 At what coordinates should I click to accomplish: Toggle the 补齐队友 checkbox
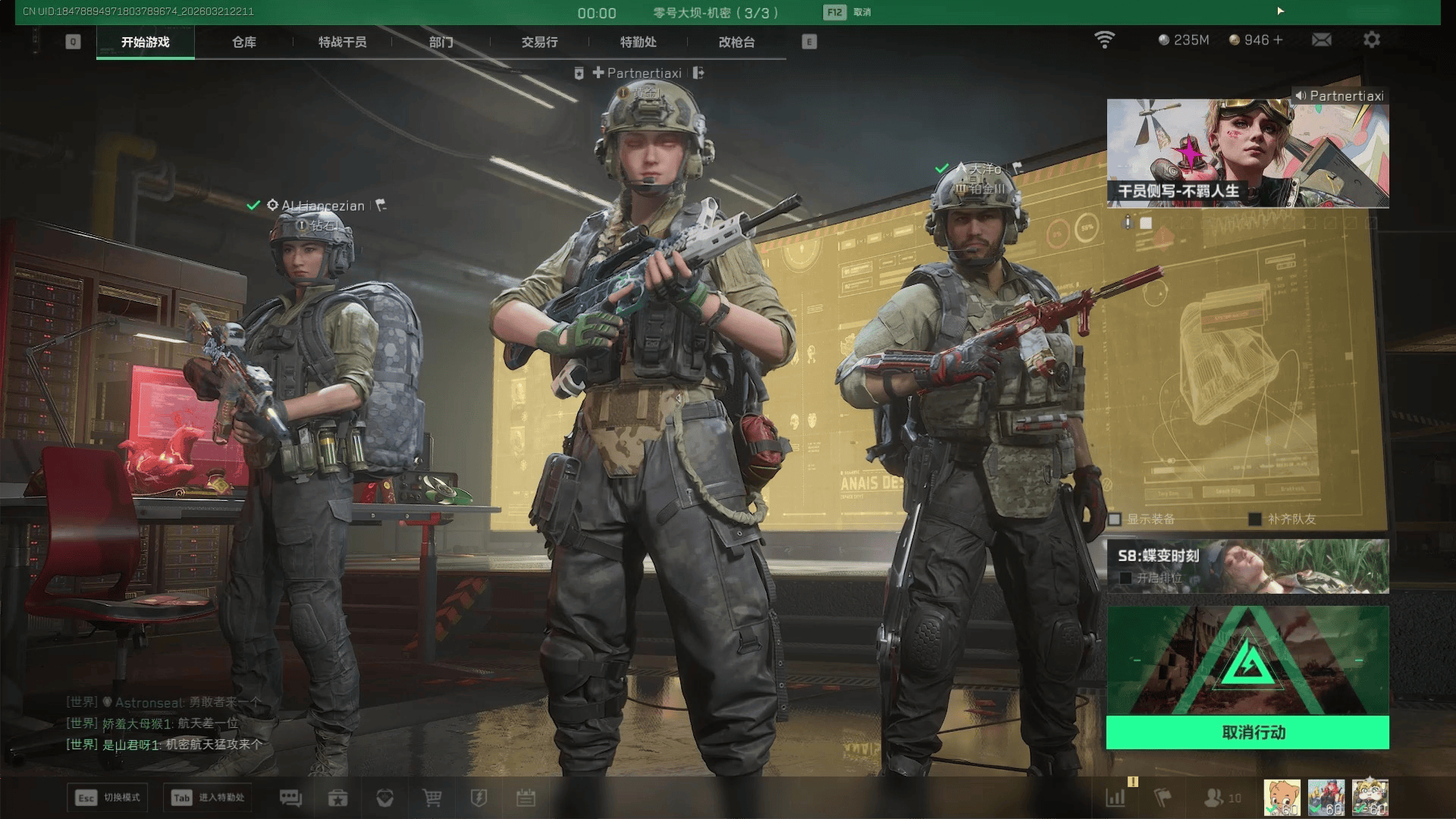(x=1255, y=519)
